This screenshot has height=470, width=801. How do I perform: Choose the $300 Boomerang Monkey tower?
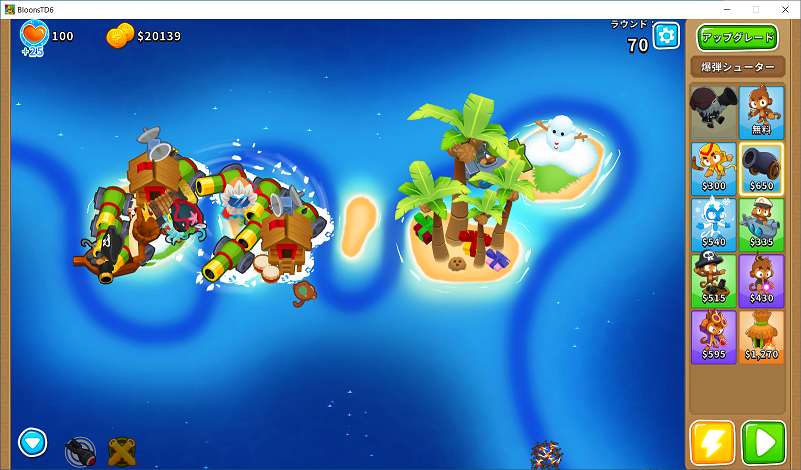click(712, 167)
